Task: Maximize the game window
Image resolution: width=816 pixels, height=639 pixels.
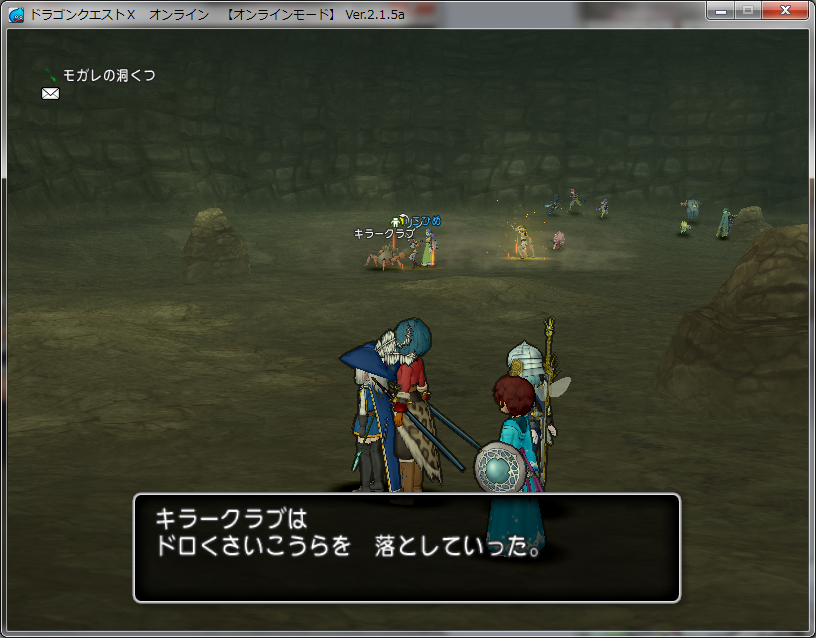Action: 747,10
